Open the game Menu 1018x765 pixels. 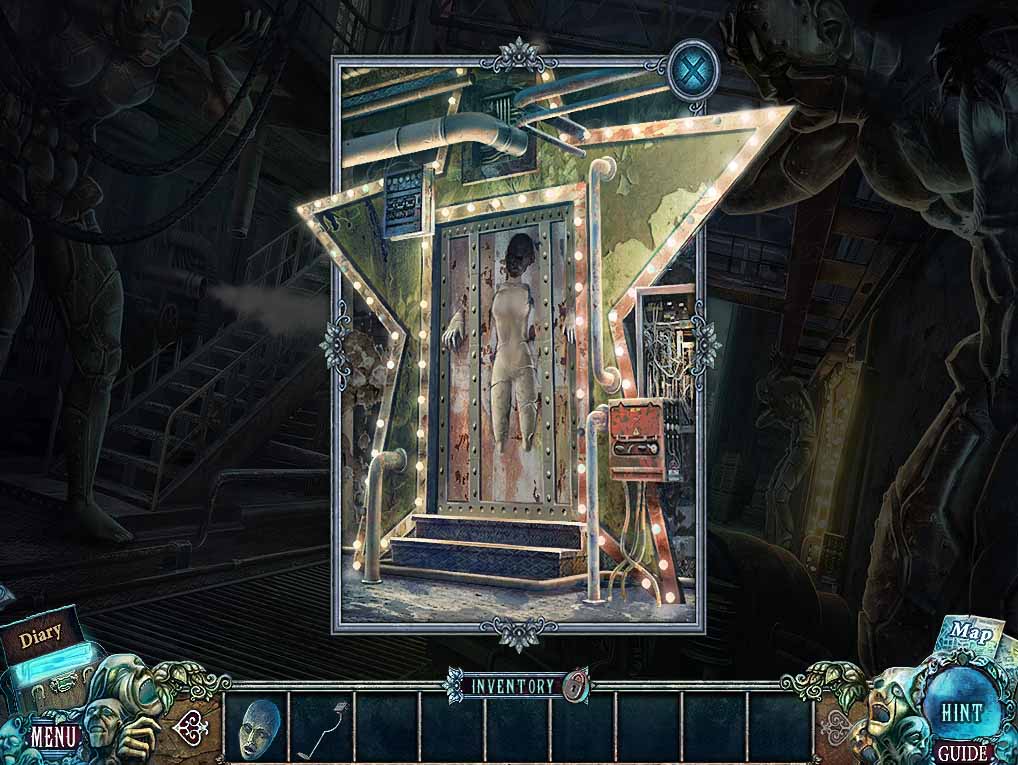coord(53,737)
